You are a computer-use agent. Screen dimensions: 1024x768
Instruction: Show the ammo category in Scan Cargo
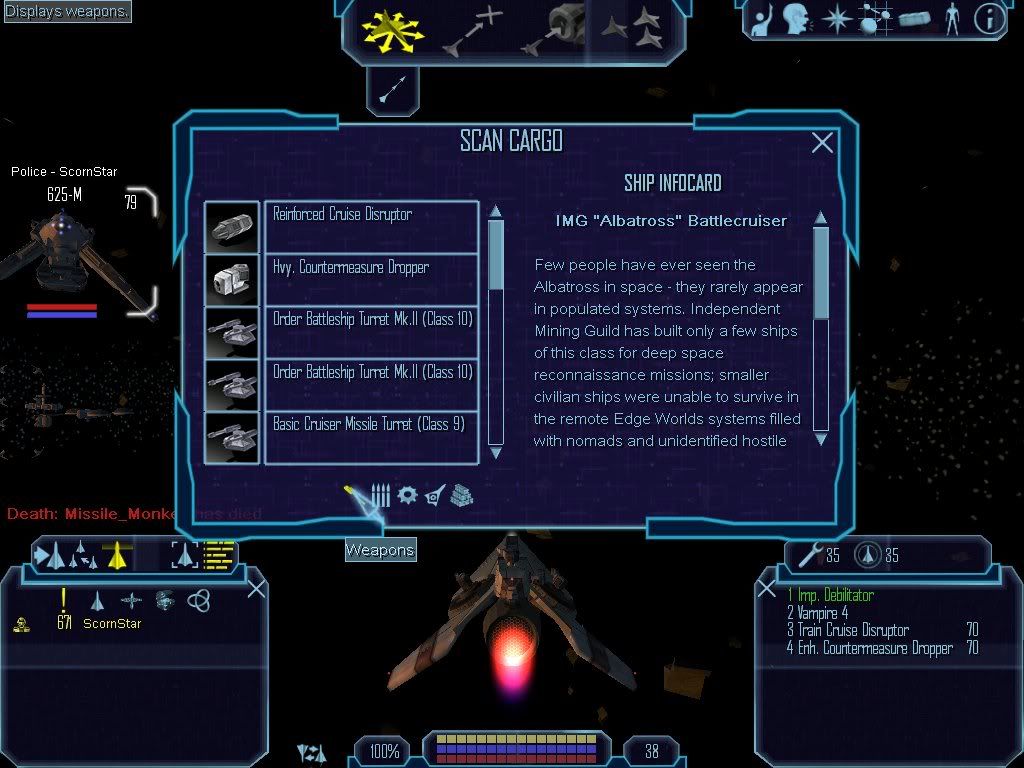(380, 495)
